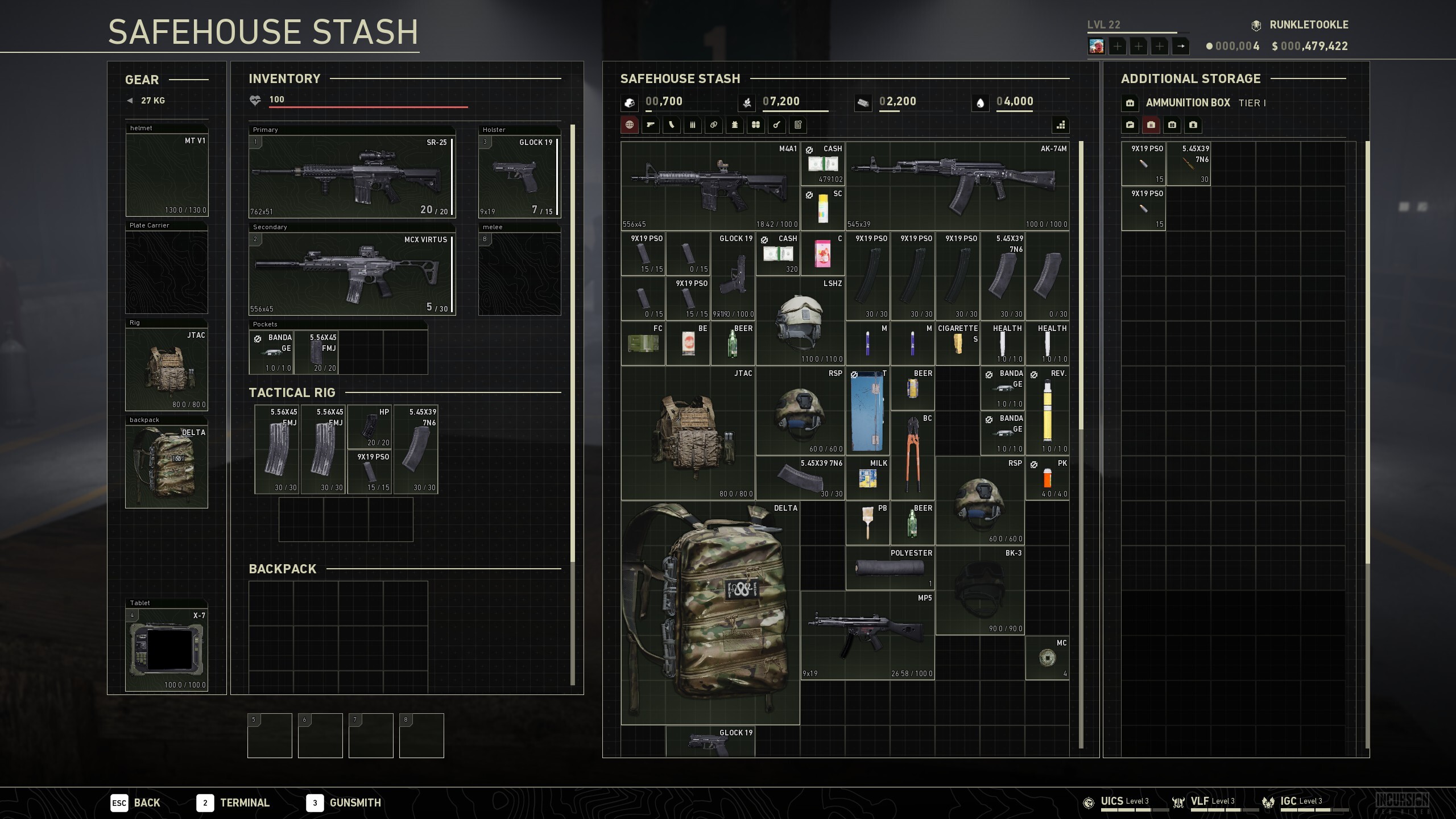Select the key items filter icon
The width and height of the screenshot is (1456, 819).
pyautogui.click(x=777, y=125)
